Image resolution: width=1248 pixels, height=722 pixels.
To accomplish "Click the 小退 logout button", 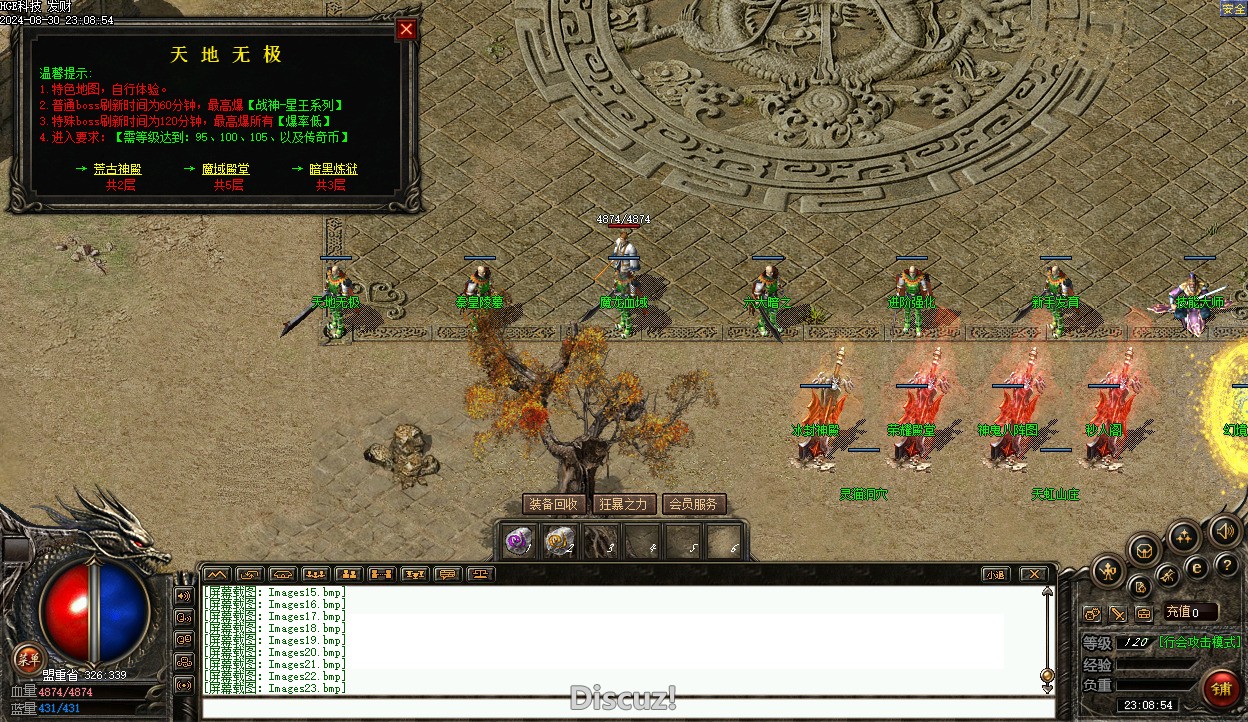I will click(x=994, y=574).
